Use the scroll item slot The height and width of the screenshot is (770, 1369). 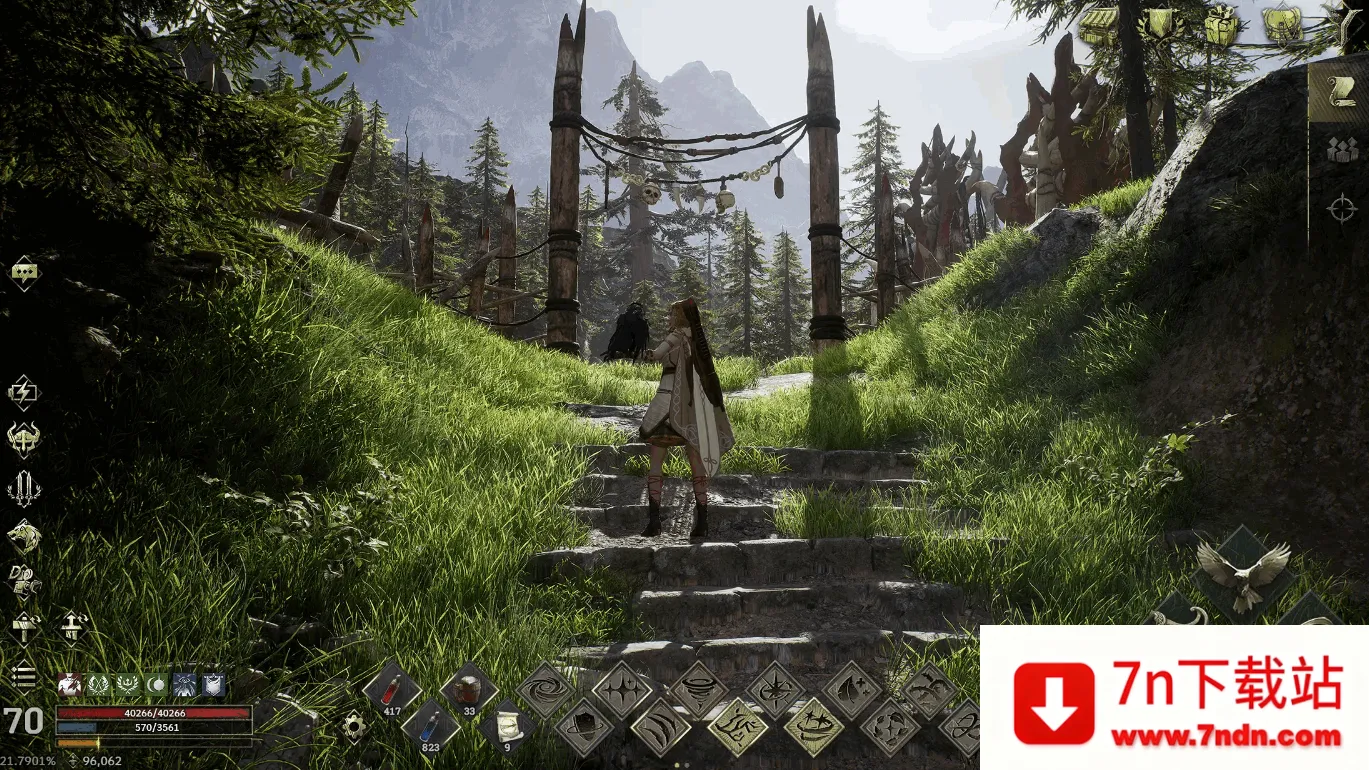pos(507,725)
